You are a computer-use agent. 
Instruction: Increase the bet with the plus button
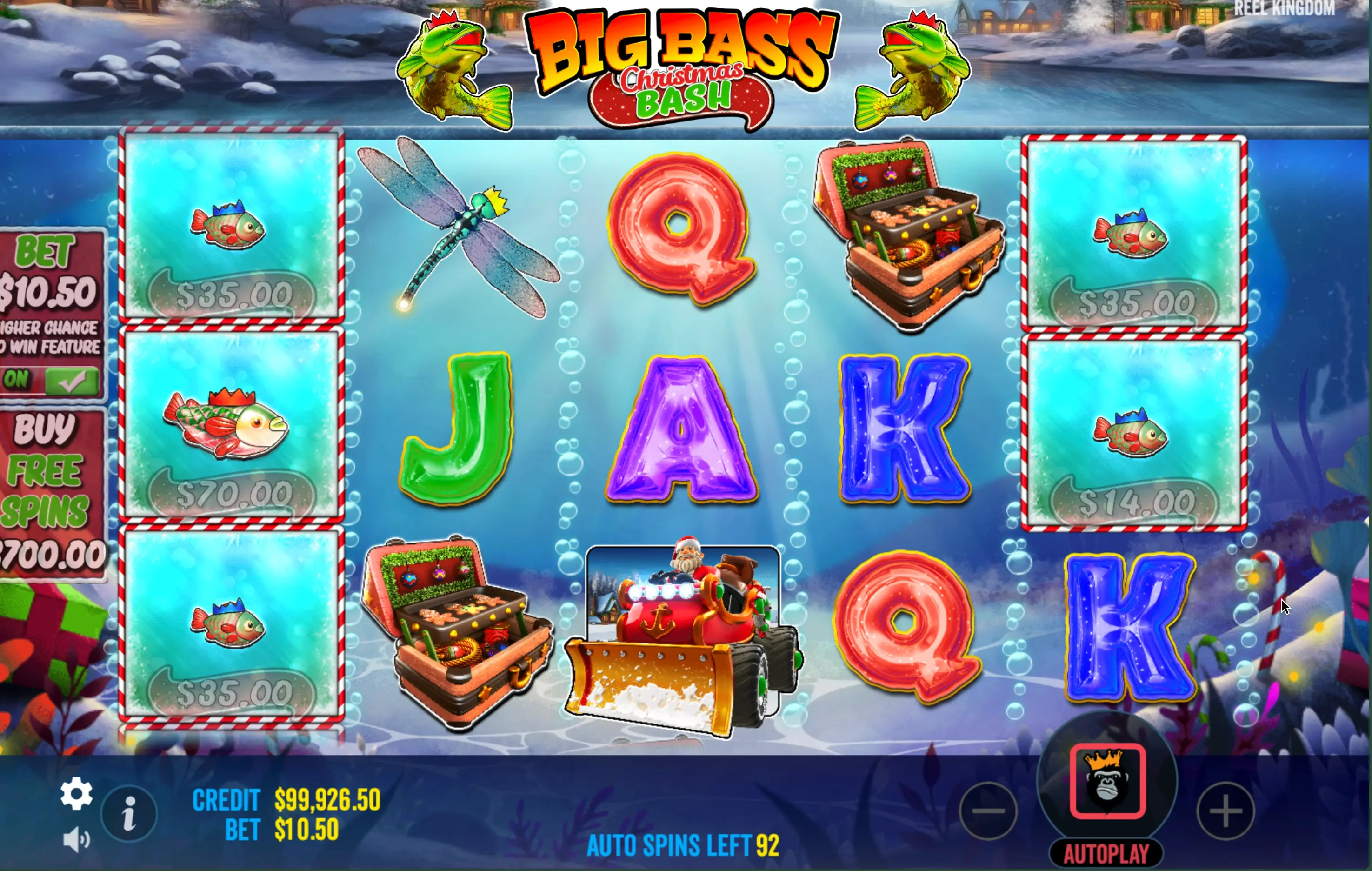tap(1225, 811)
